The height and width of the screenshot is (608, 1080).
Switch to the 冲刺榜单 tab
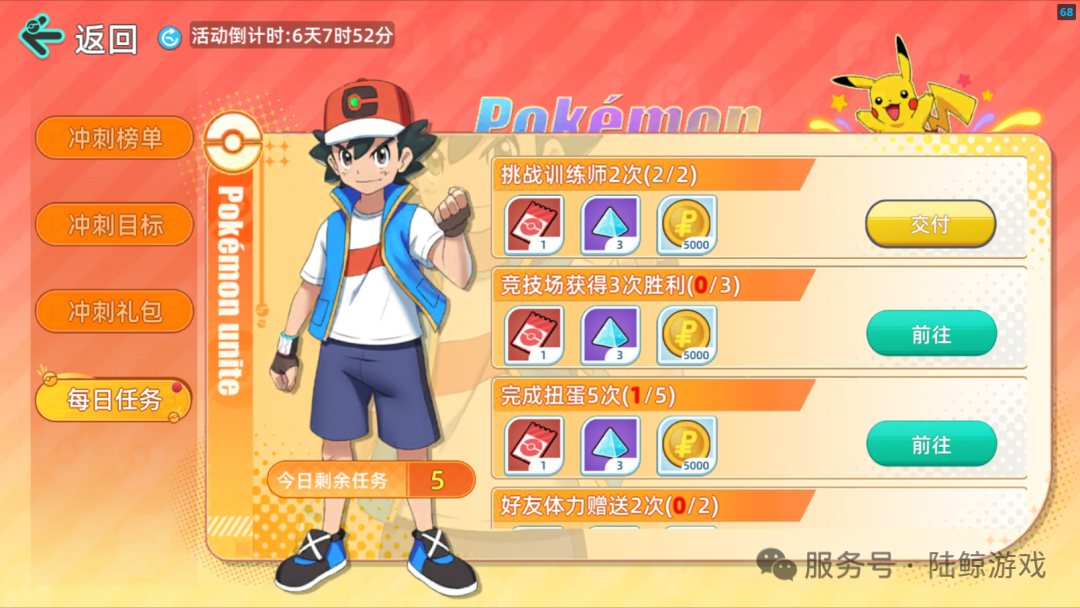click(x=114, y=138)
